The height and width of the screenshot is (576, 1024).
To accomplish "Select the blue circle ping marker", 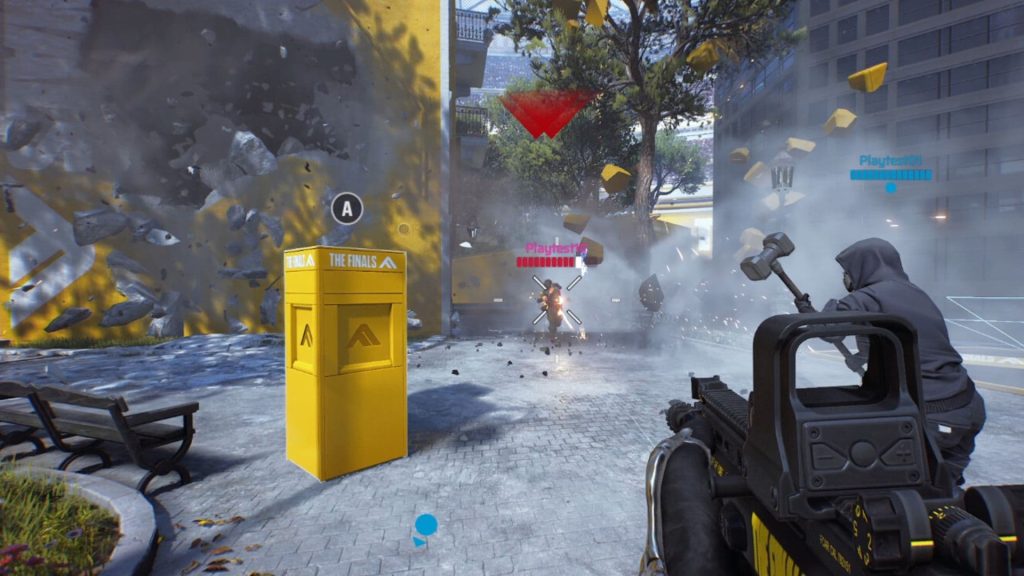I will pos(426,524).
